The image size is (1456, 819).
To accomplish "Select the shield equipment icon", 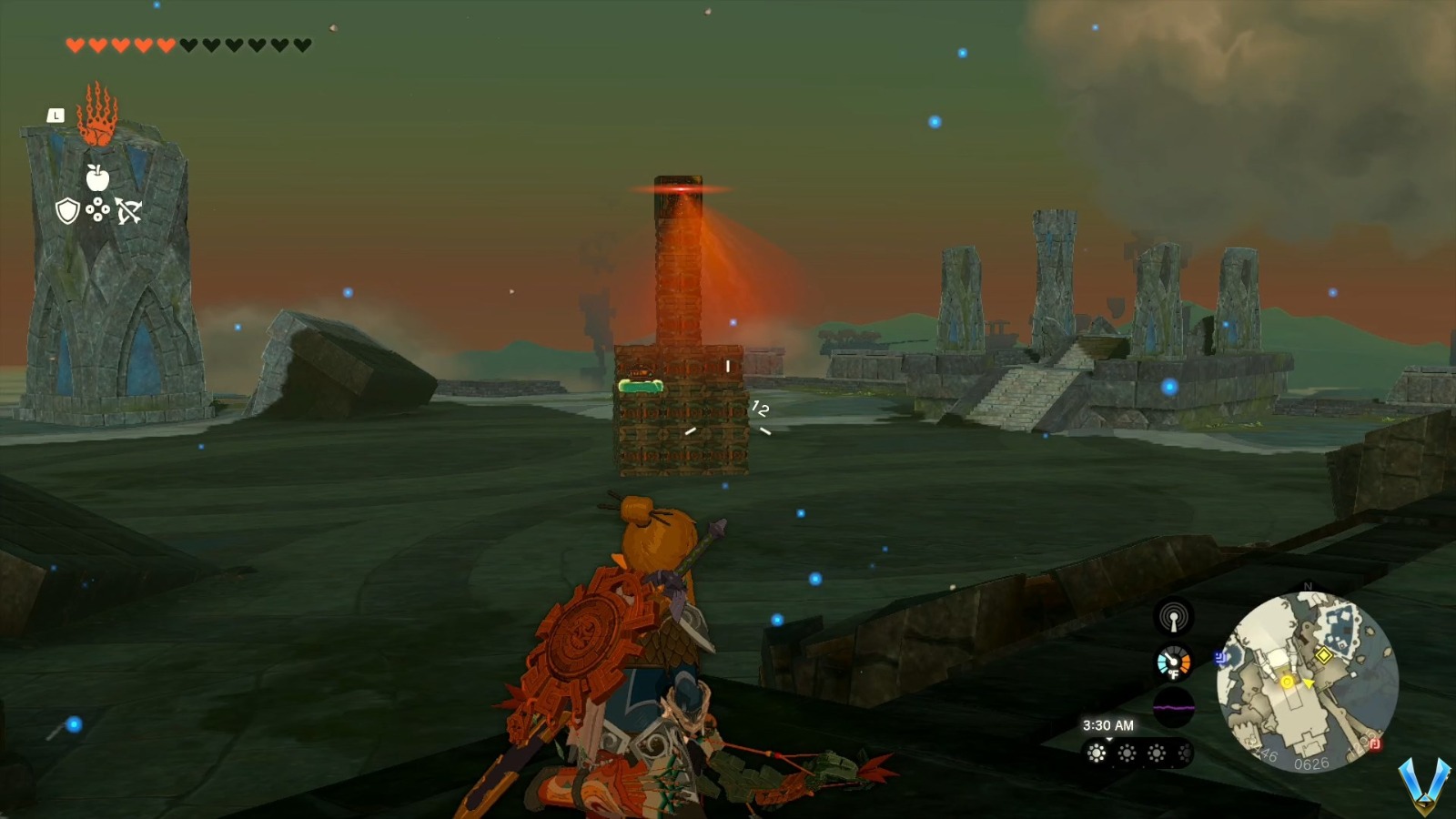I will coord(67,211).
